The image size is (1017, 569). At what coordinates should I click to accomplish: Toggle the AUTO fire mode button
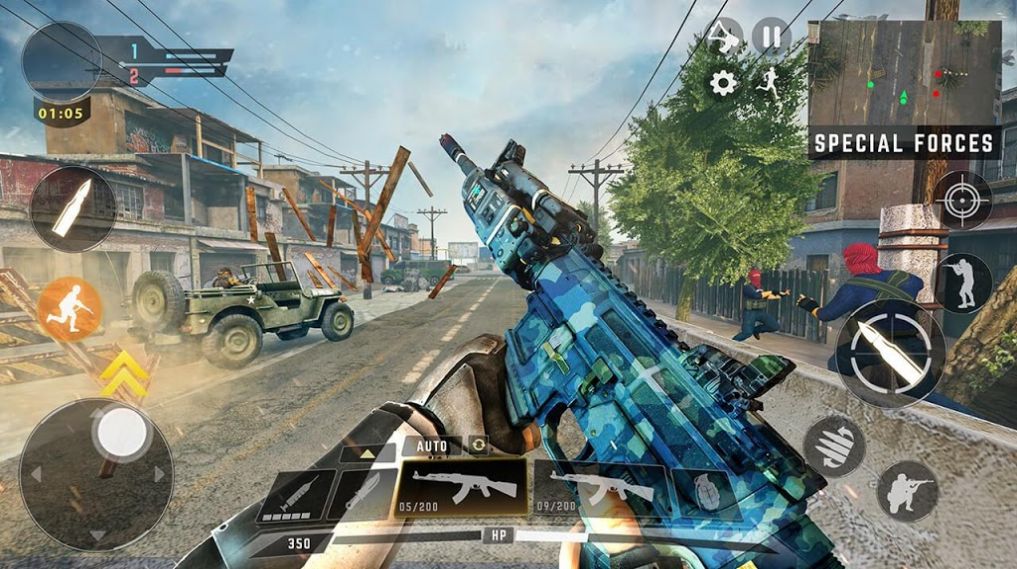(x=432, y=446)
